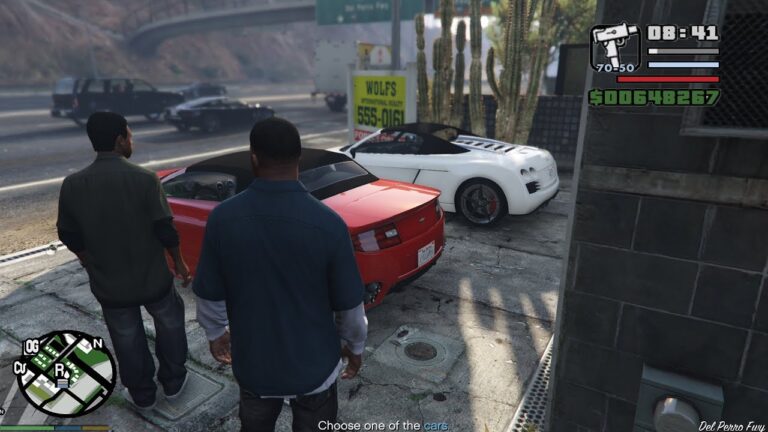This screenshot has width=768, height=432.
Task: Click the N north indicator on minimap
Action: click(98, 344)
